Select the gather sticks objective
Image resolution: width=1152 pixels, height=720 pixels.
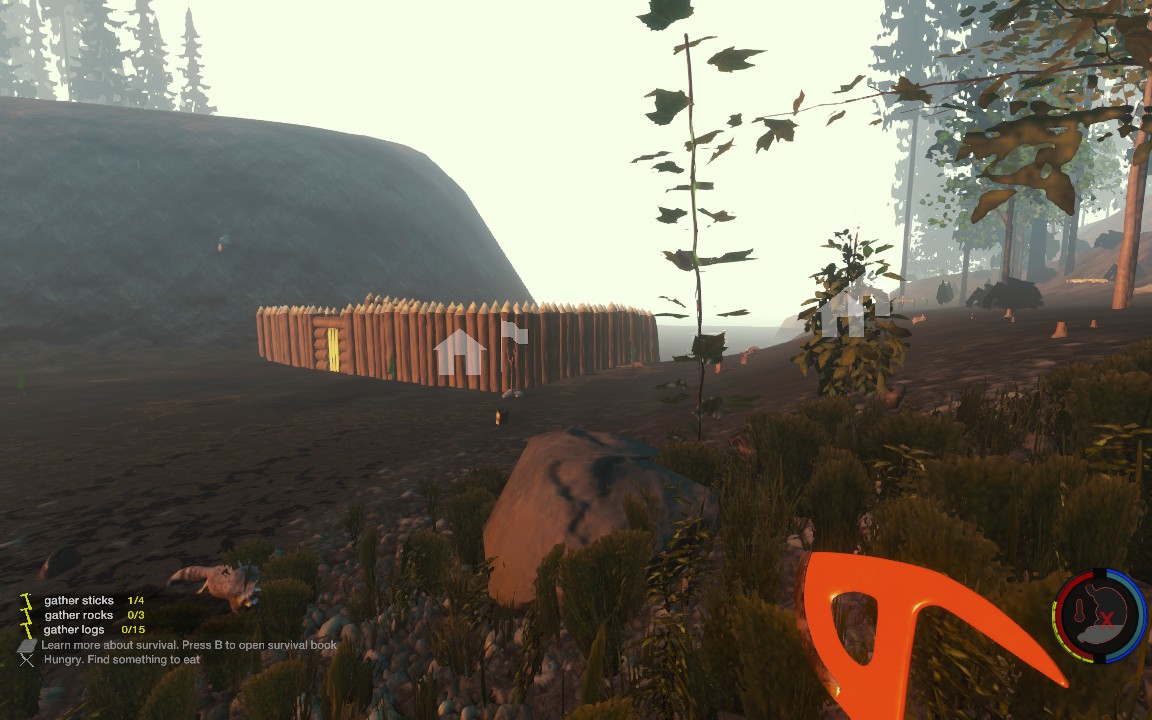pyautogui.click(x=79, y=601)
